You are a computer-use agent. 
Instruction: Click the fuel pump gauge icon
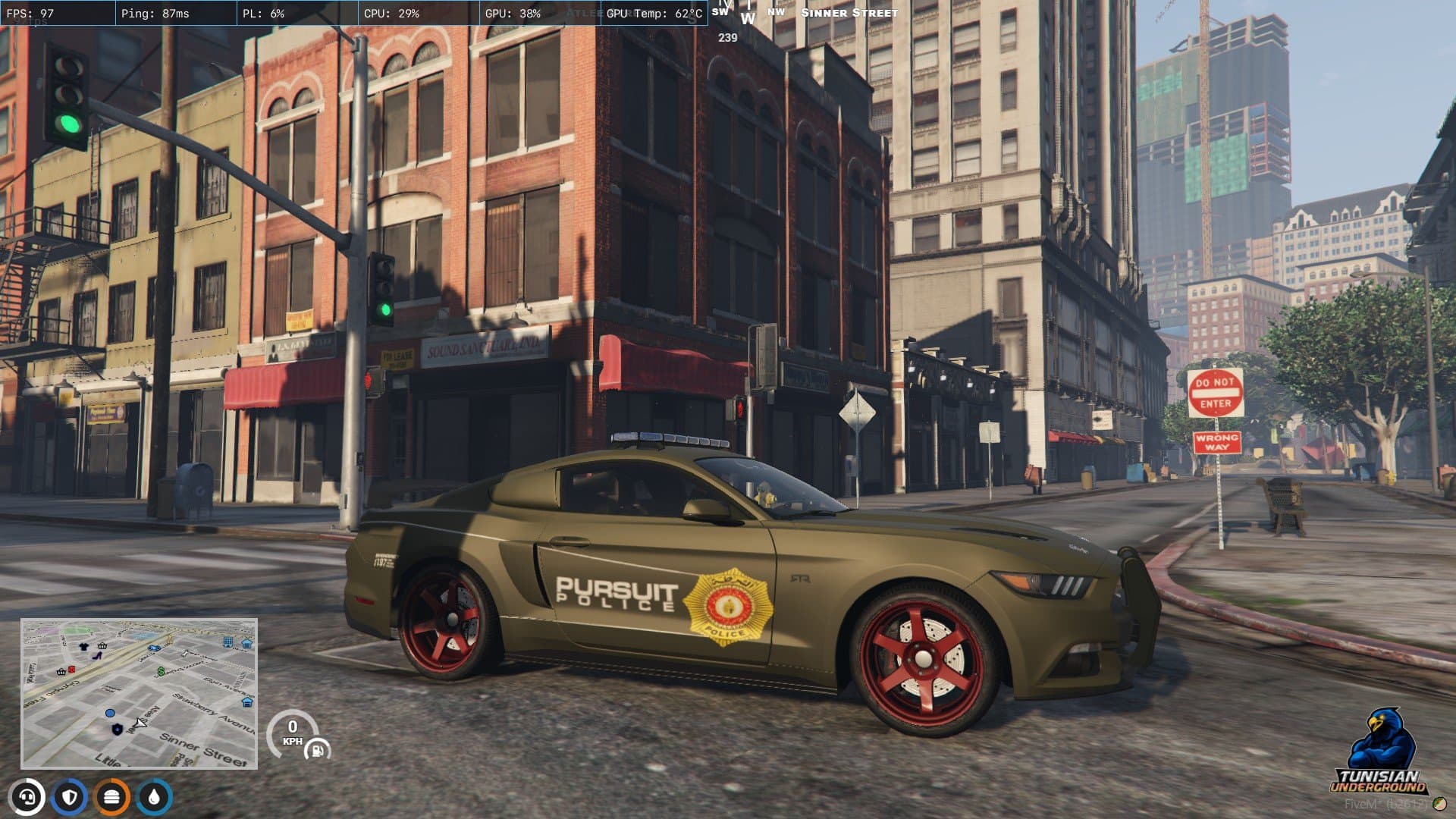[317, 750]
